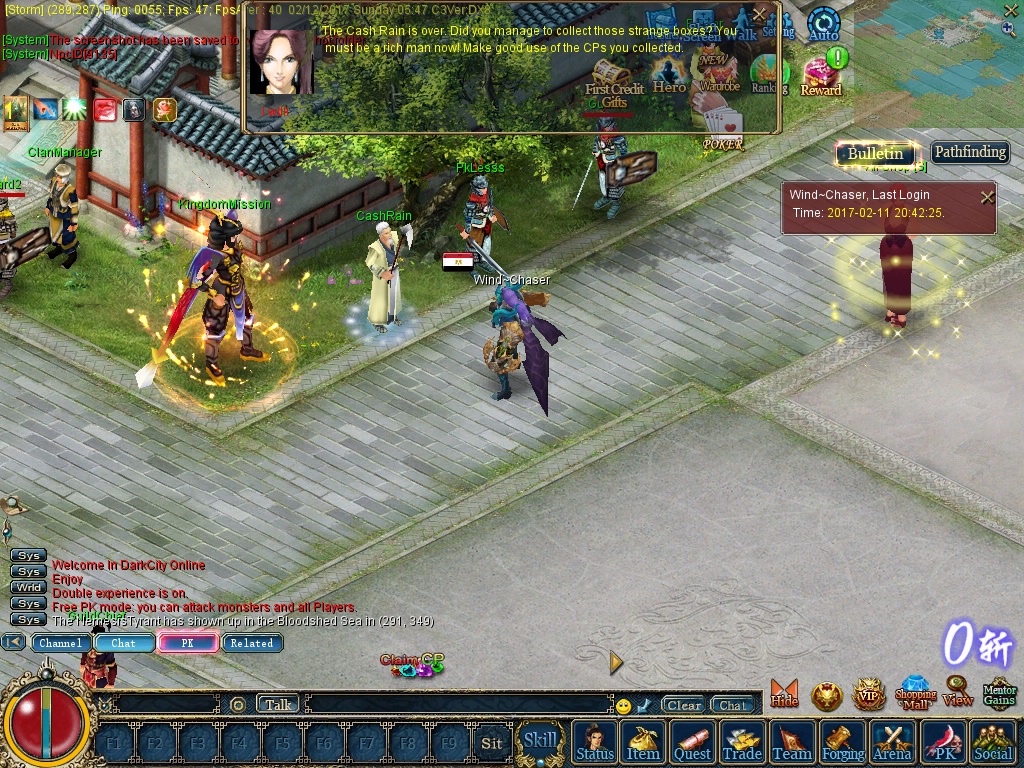Screen dimensions: 1024x768
Task: Open the Skill menu
Action: (541, 741)
